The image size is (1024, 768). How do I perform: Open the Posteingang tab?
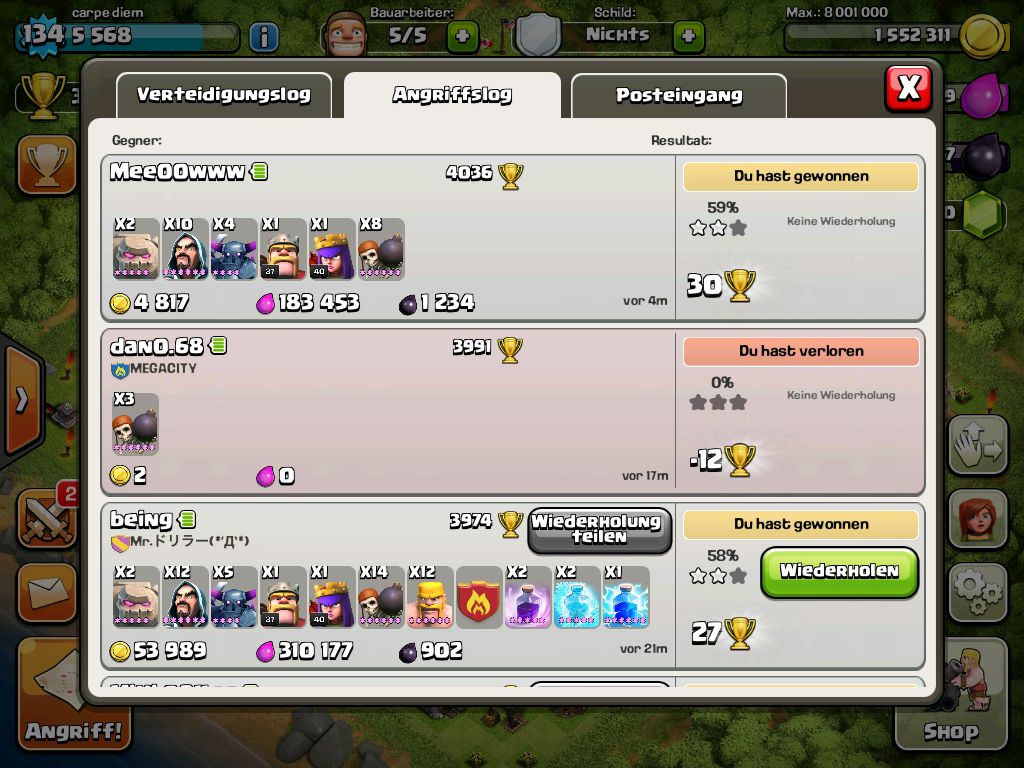(678, 96)
